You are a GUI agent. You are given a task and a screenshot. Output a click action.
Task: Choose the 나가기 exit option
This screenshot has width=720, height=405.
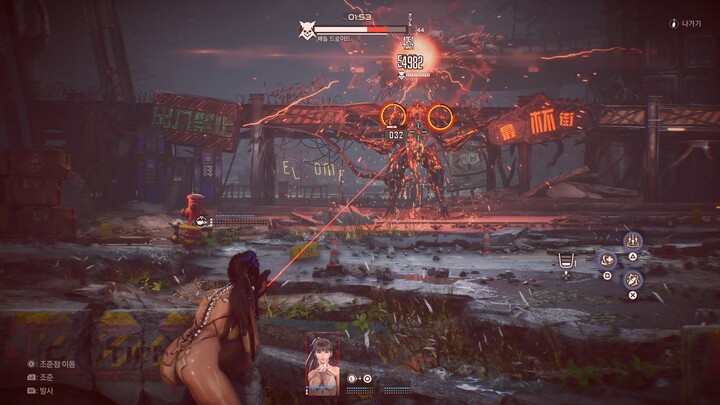click(x=687, y=23)
